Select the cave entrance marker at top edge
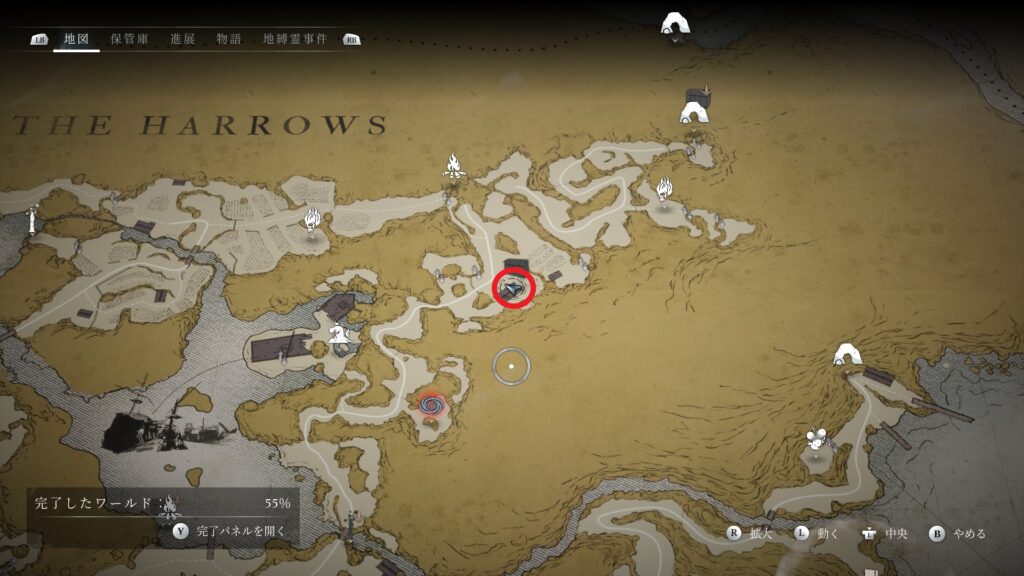The image size is (1024, 576). click(x=677, y=24)
